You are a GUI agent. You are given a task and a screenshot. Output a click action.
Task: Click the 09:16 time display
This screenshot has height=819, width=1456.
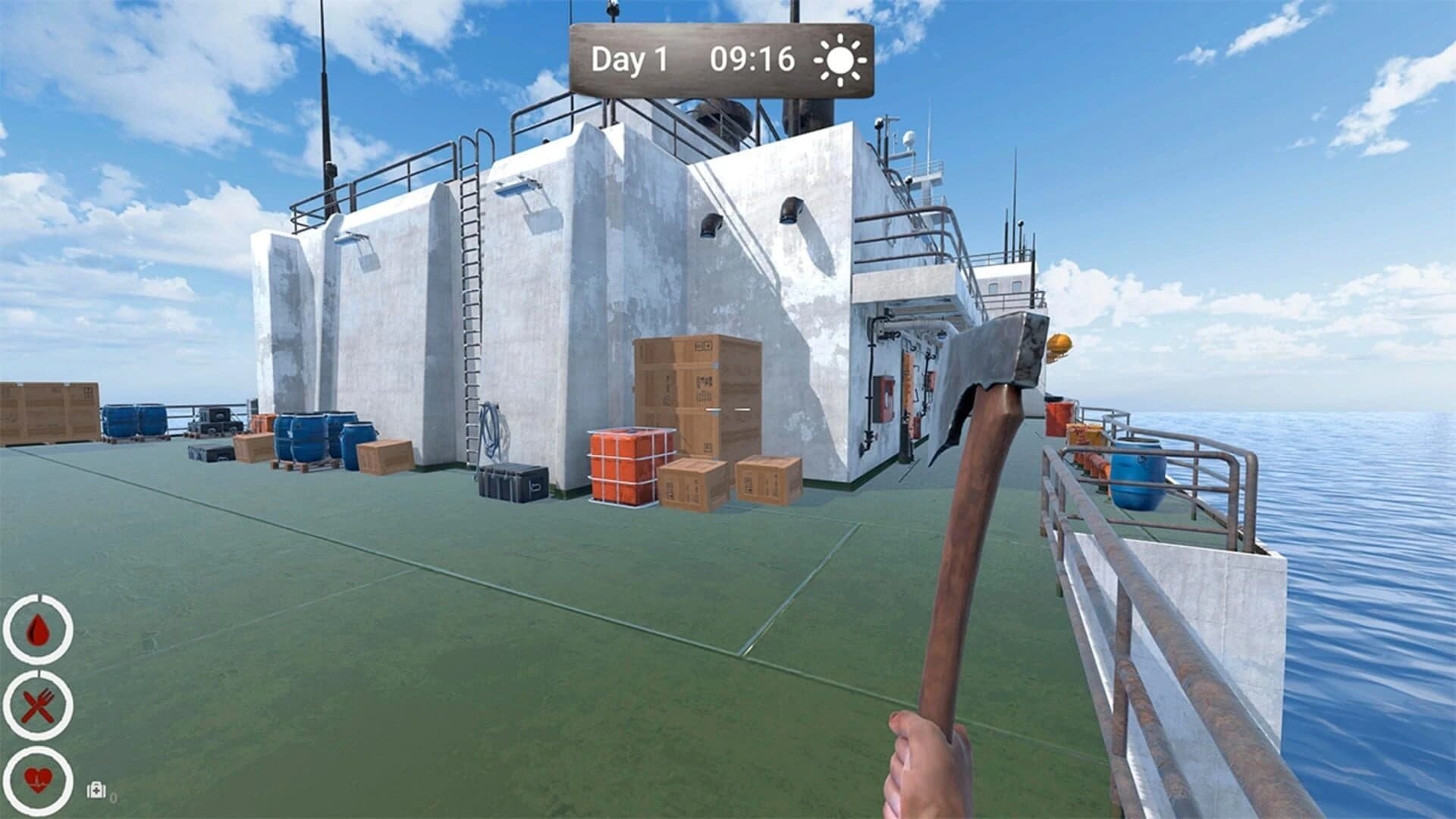[x=755, y=59]
